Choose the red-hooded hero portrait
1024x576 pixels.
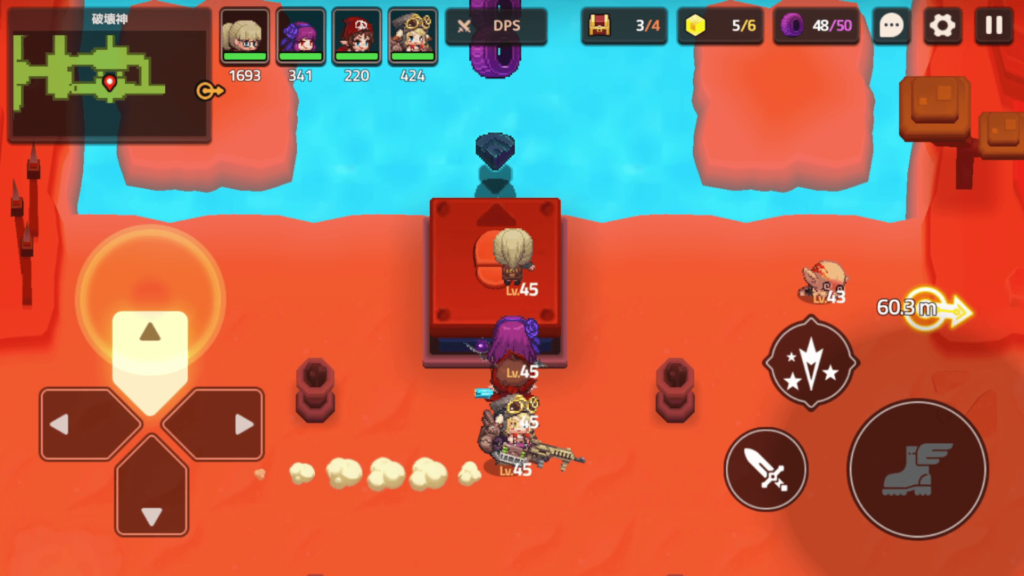[357, 38]
